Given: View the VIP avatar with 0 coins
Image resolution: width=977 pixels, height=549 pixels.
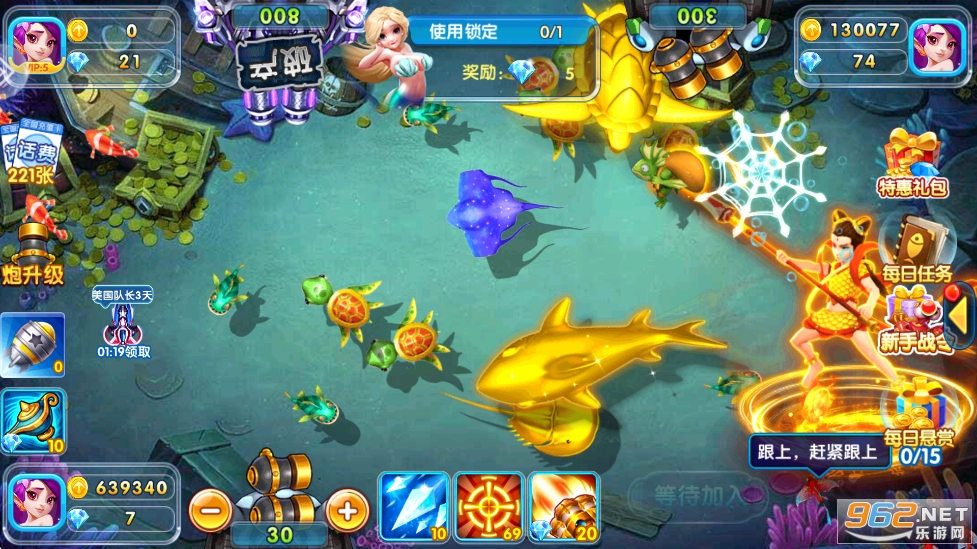Looking at the screenshot, I should click(35, 45).
